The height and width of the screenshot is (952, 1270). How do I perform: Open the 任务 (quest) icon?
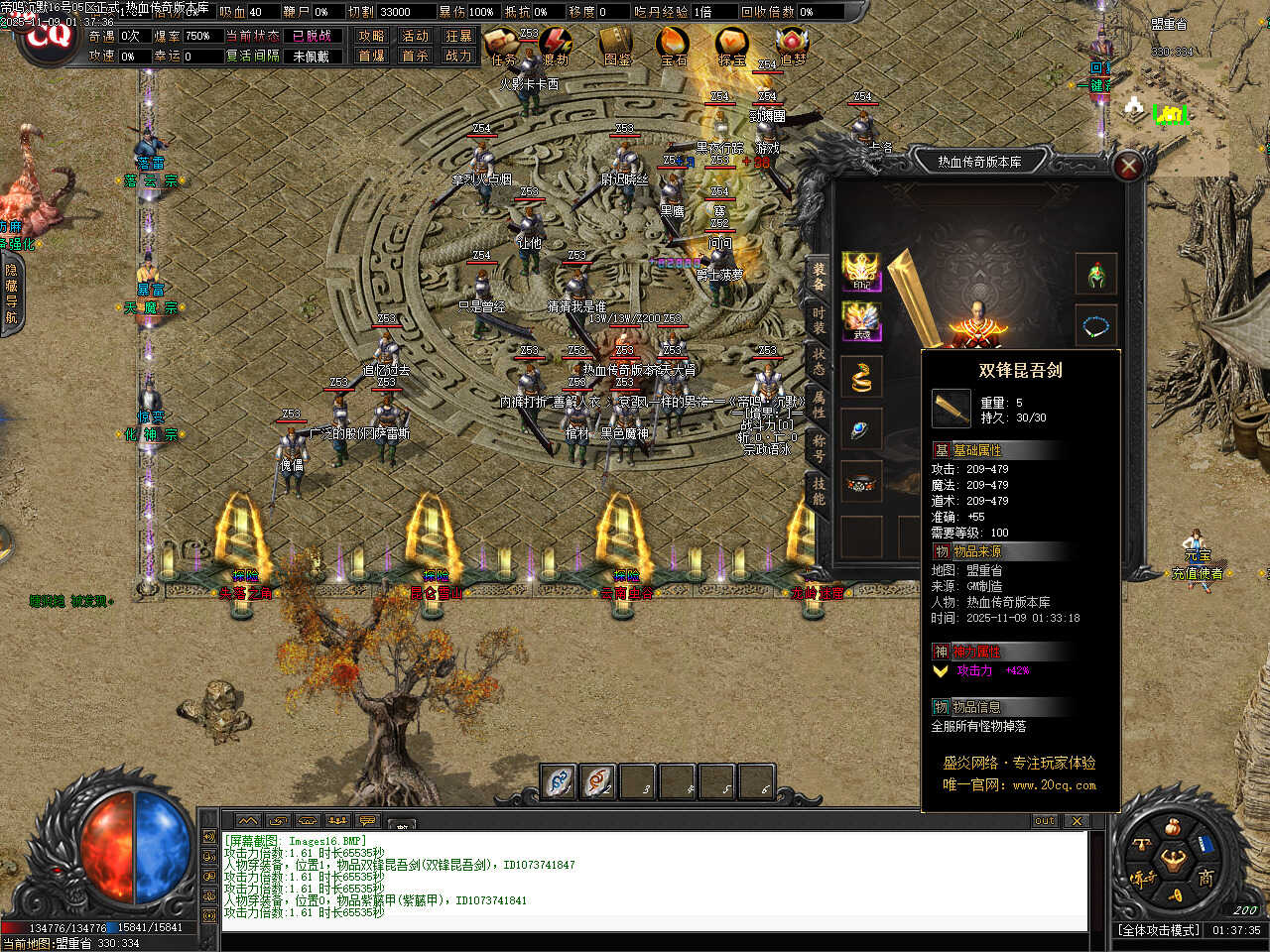505,45
